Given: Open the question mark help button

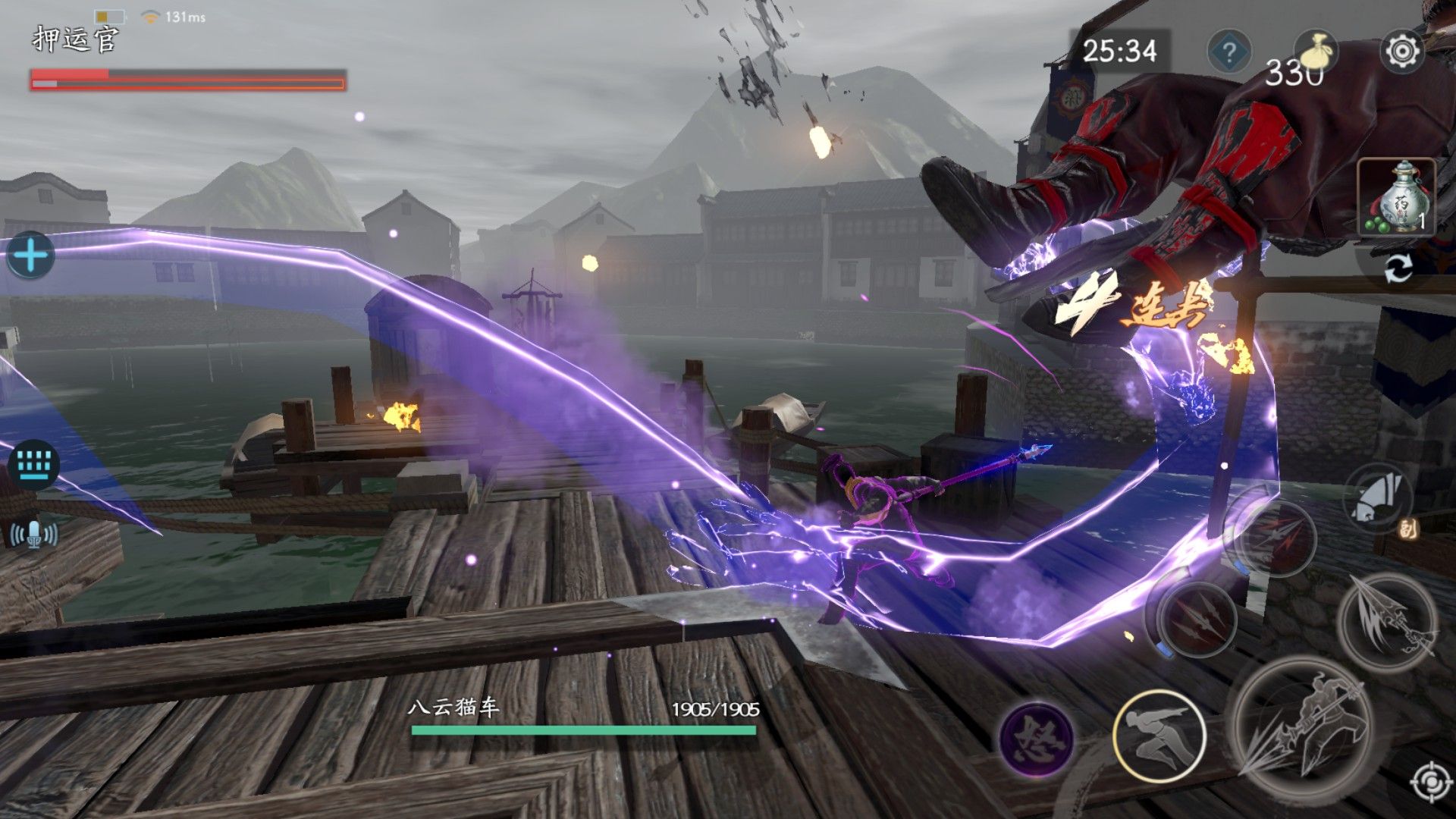Looking at the screenshot, I should (x=1228, y=52).
